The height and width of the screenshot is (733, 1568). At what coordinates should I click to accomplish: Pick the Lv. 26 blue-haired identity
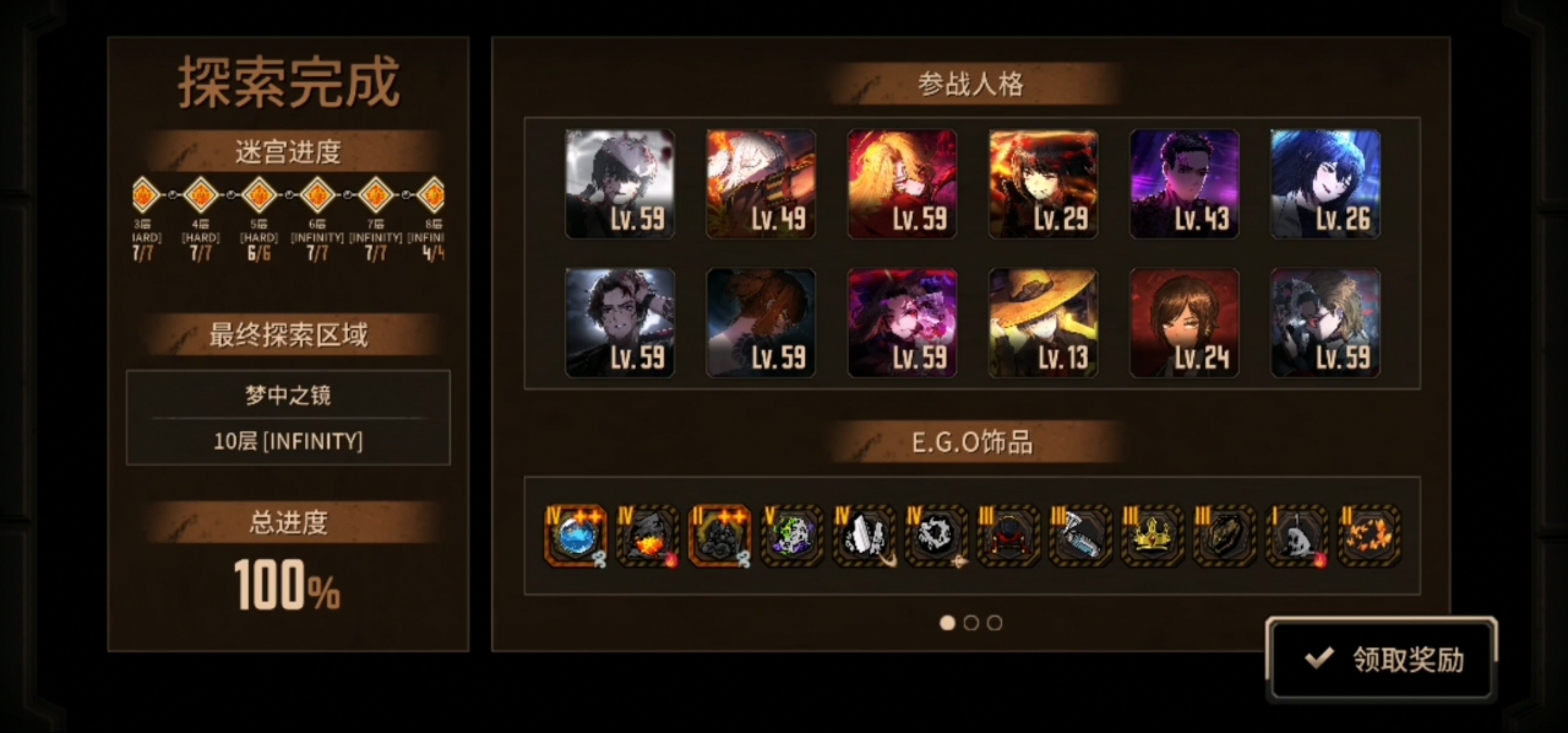(x=1325, y=184)
